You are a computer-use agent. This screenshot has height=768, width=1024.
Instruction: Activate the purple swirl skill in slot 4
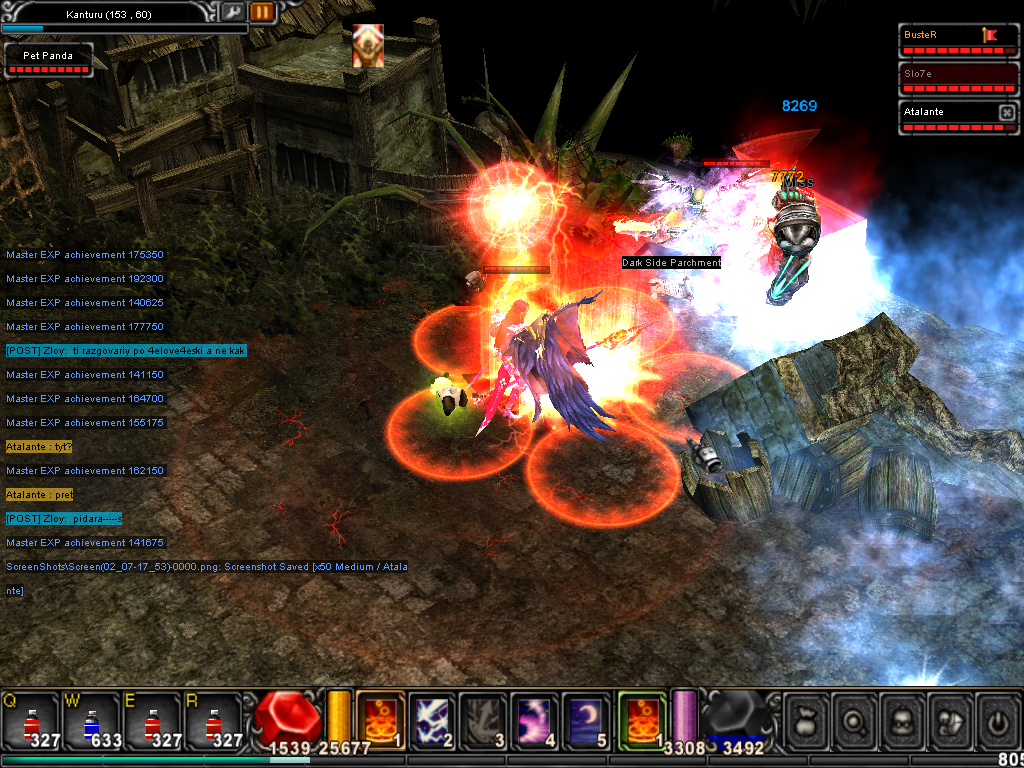coord(535,719)
